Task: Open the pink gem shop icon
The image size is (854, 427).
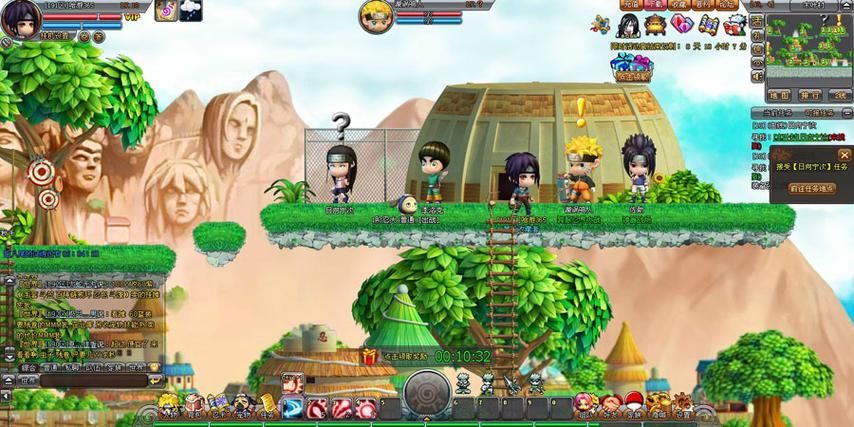Action: click(x=682, y=24)
